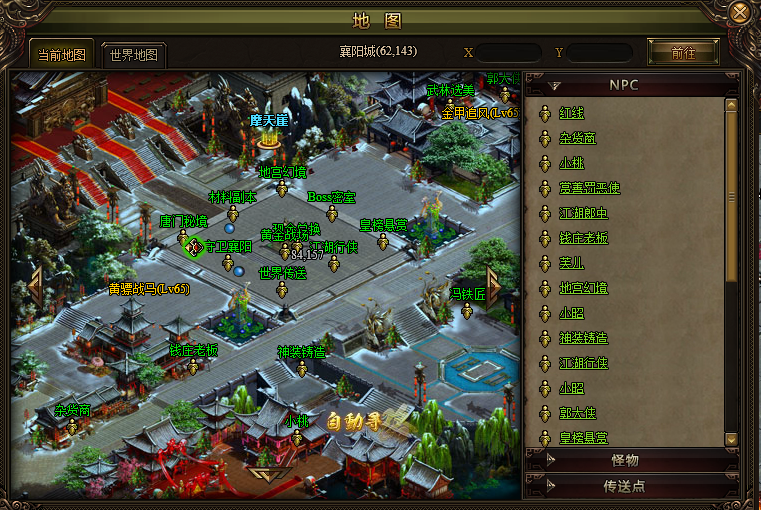This screenshot has width=761, height=510.
Task: Choose 杂货商 from the NPC list
Action: click(x=577, y=138)
